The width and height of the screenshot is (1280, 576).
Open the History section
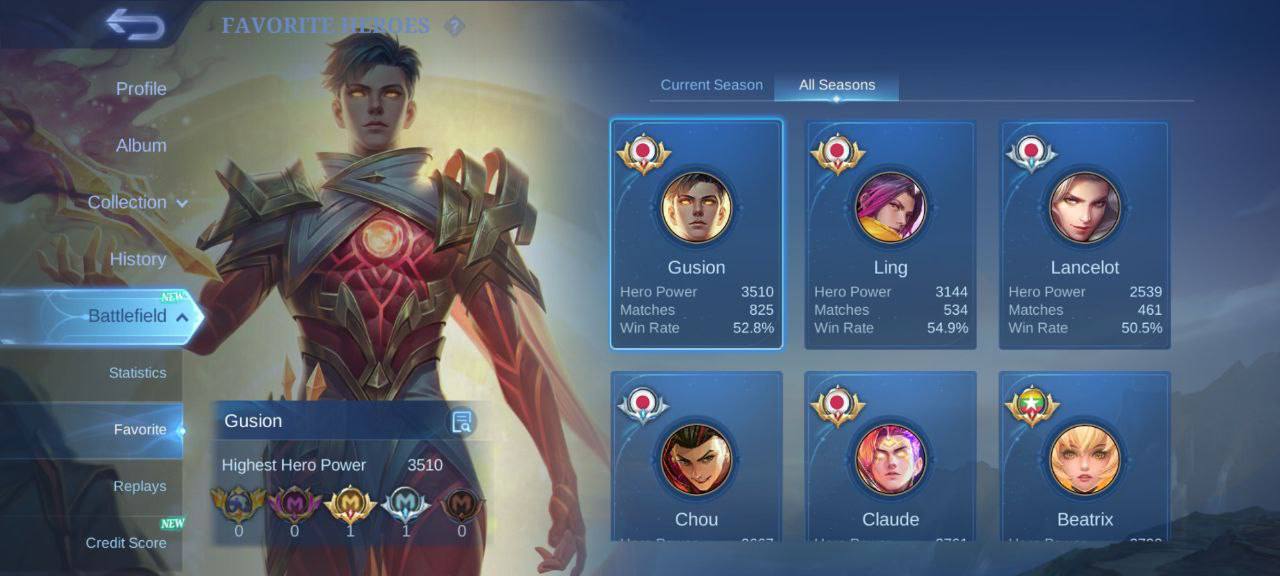pos(138,259)
